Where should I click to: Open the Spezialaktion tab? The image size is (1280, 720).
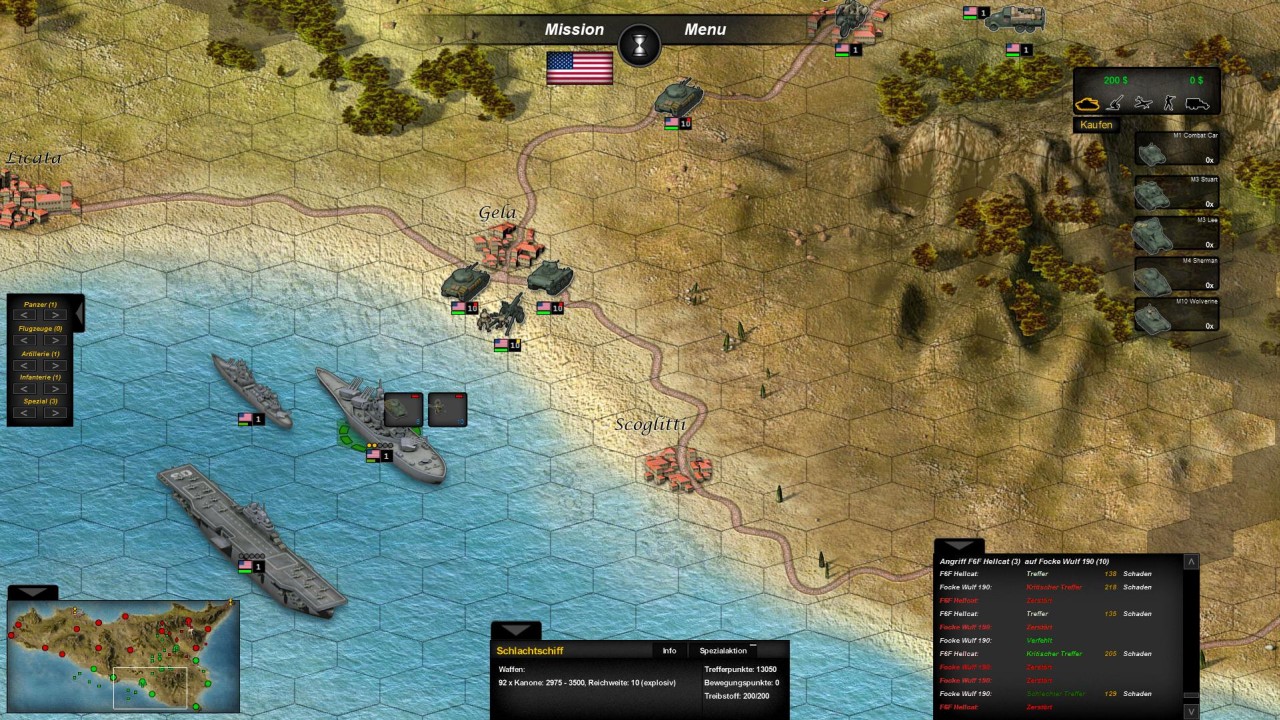coord(723,651)
